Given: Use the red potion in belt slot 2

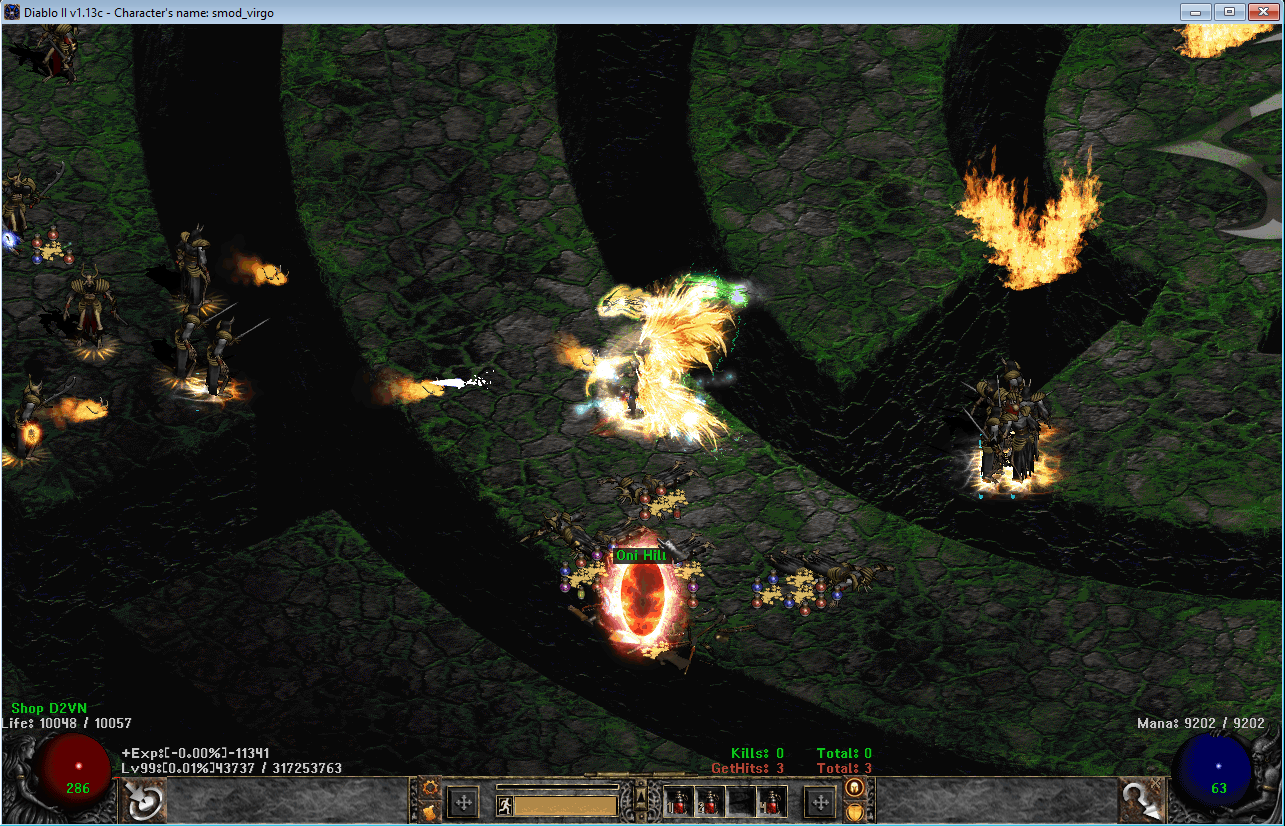Looking at the screenshot, I should tap(710, 801).
